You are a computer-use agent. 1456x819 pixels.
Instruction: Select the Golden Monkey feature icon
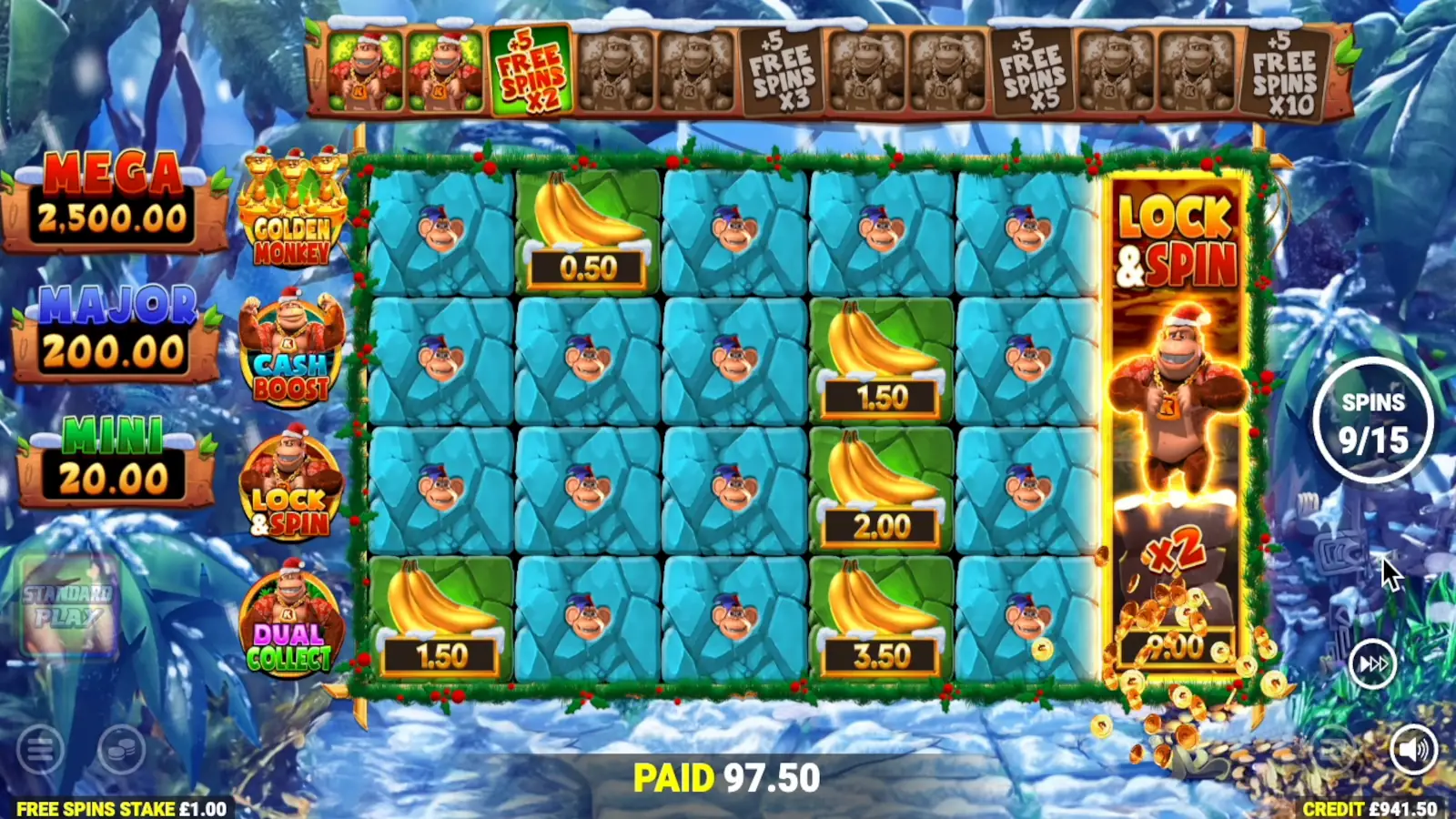pos(291,214)
